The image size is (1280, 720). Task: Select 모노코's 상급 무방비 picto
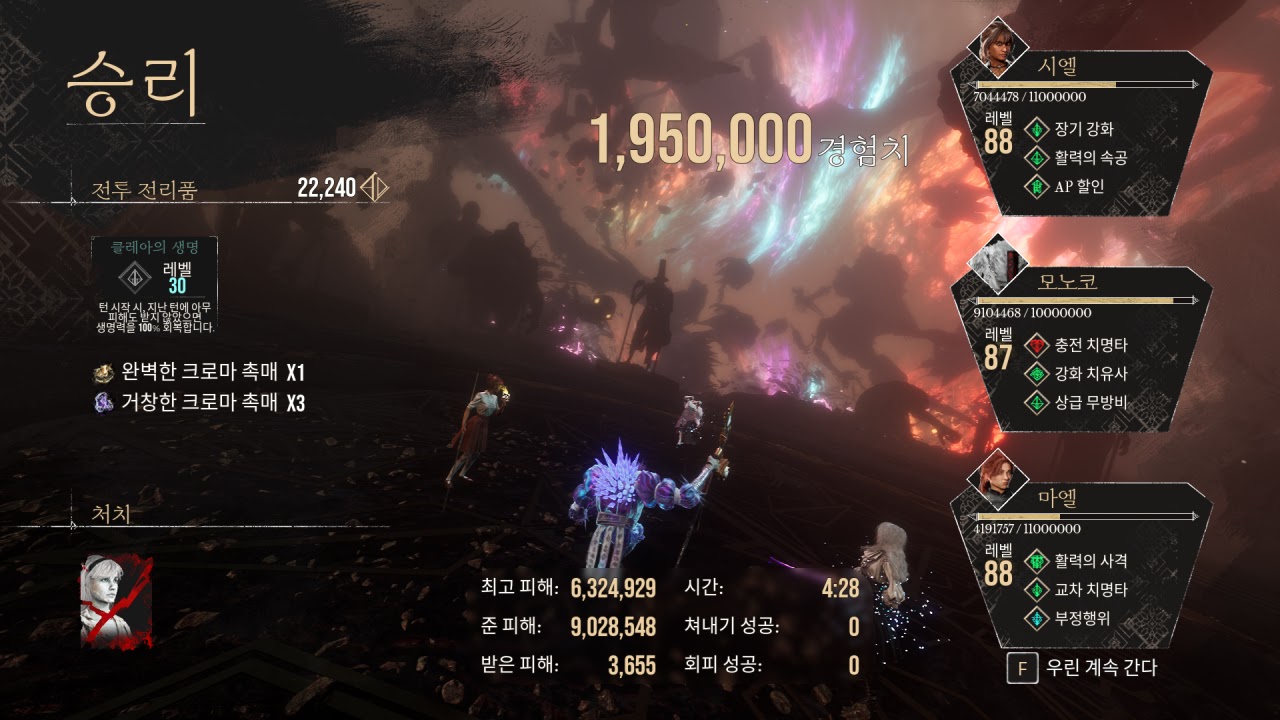click(x=1077, y=403)
